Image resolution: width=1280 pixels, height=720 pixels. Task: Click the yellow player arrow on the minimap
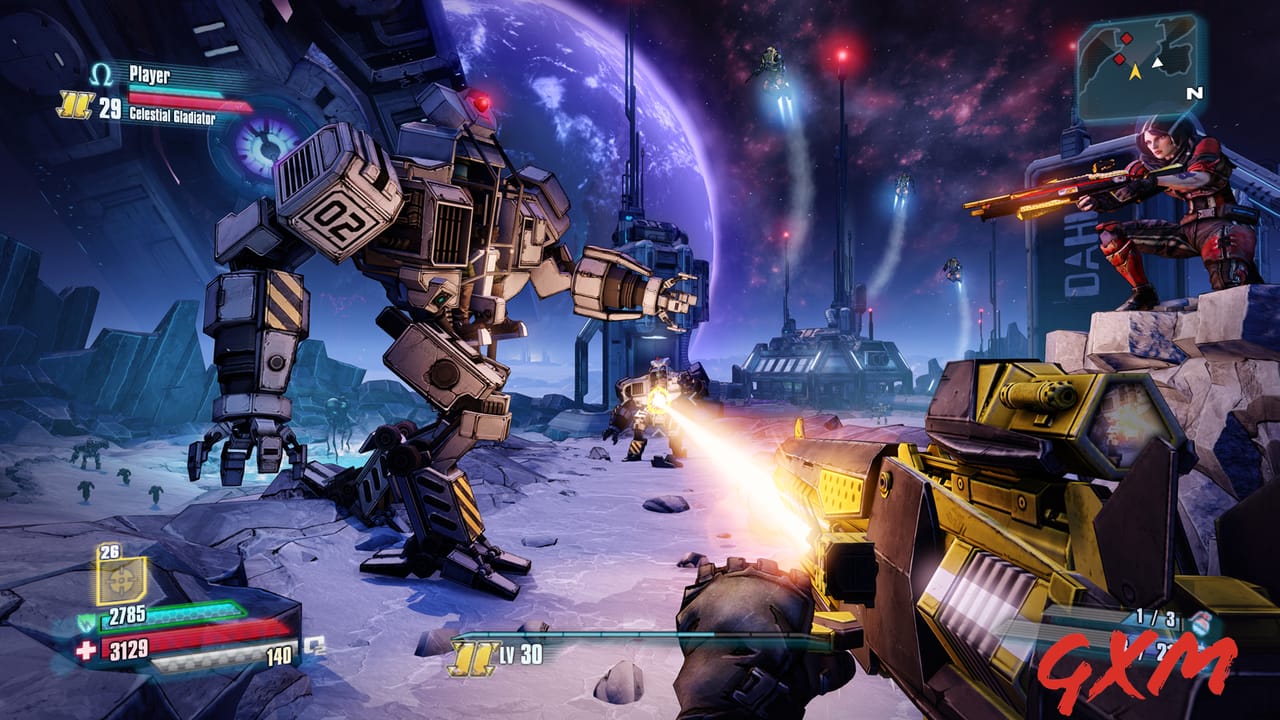coord(1136,72)
